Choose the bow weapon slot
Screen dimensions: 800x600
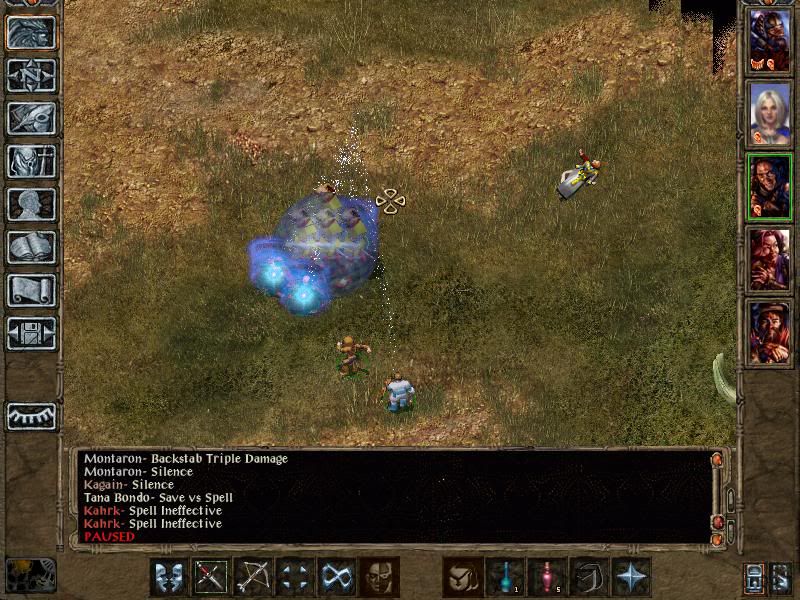(253, 577)
